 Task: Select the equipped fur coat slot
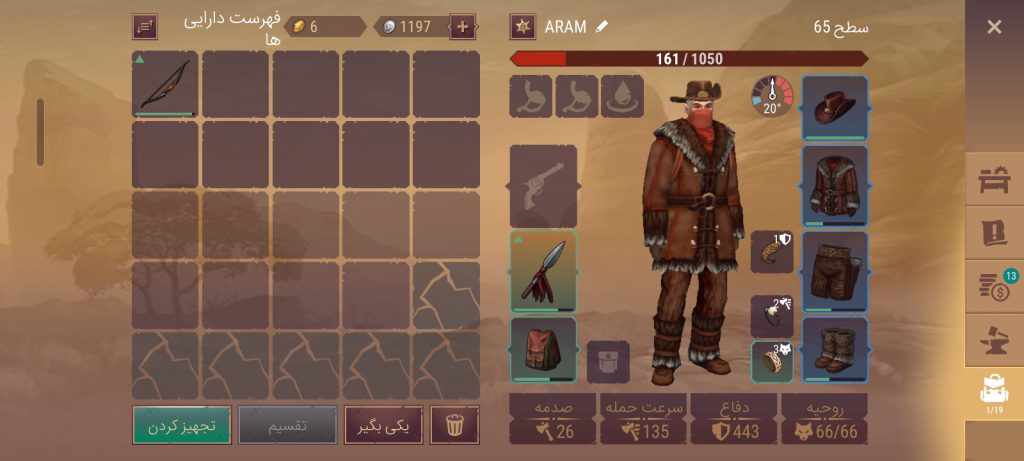click(835, 185)
